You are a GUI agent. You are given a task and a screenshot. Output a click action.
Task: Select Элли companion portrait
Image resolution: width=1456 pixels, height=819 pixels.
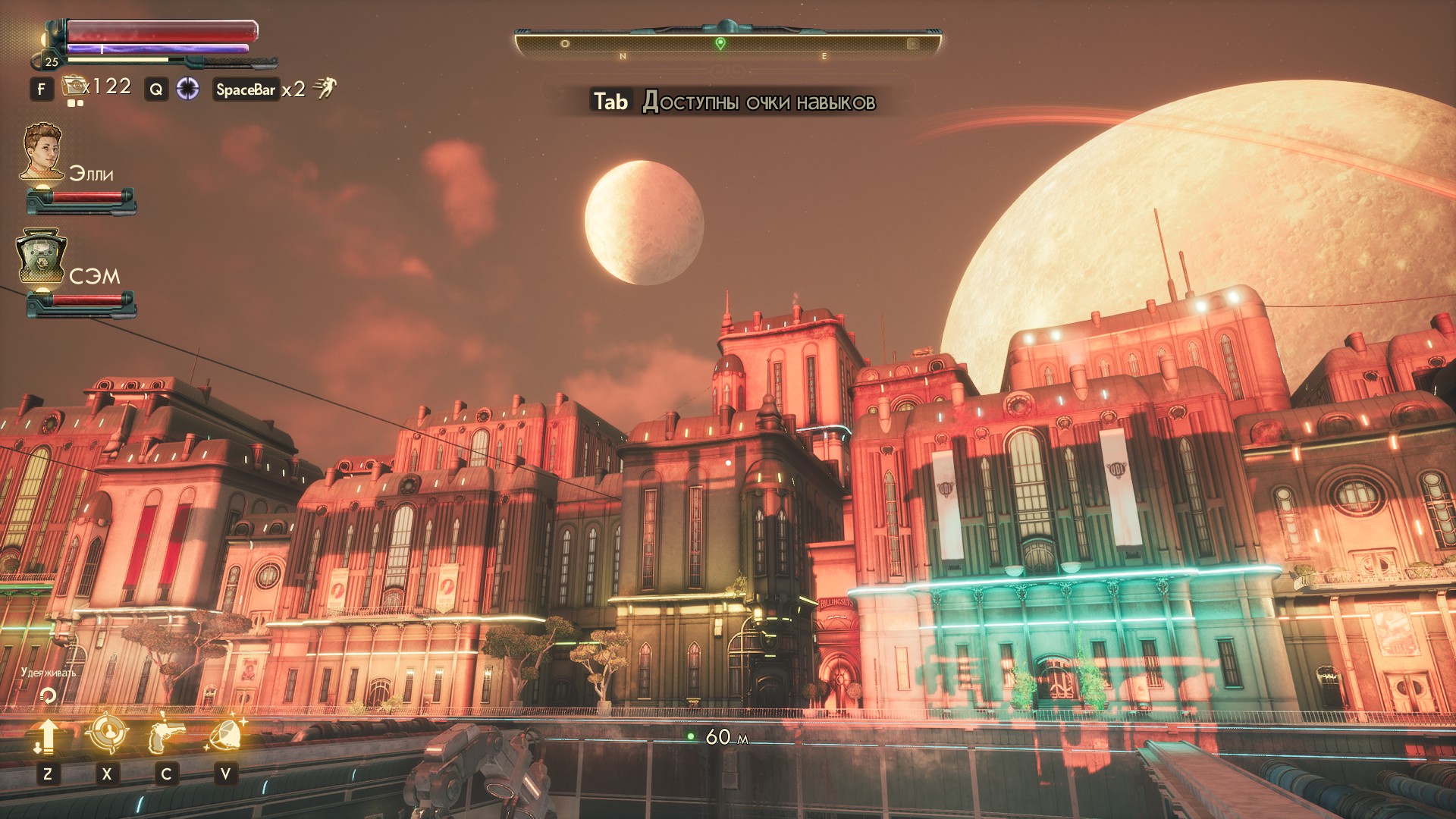[42, 152]
